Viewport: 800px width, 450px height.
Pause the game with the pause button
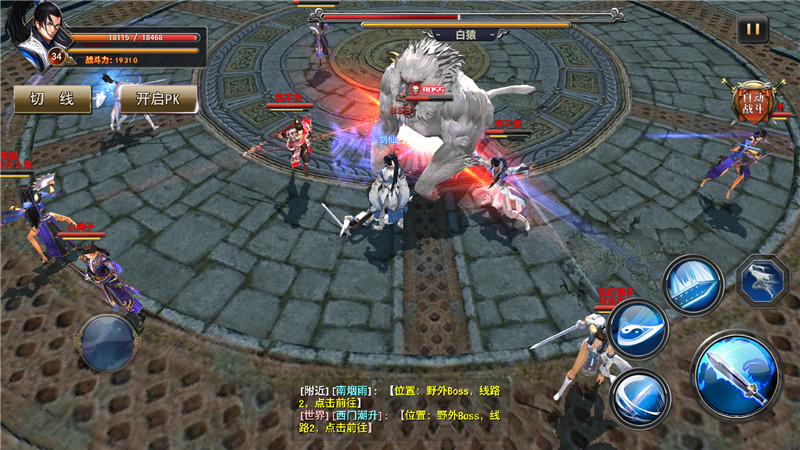tap(753, 29)
